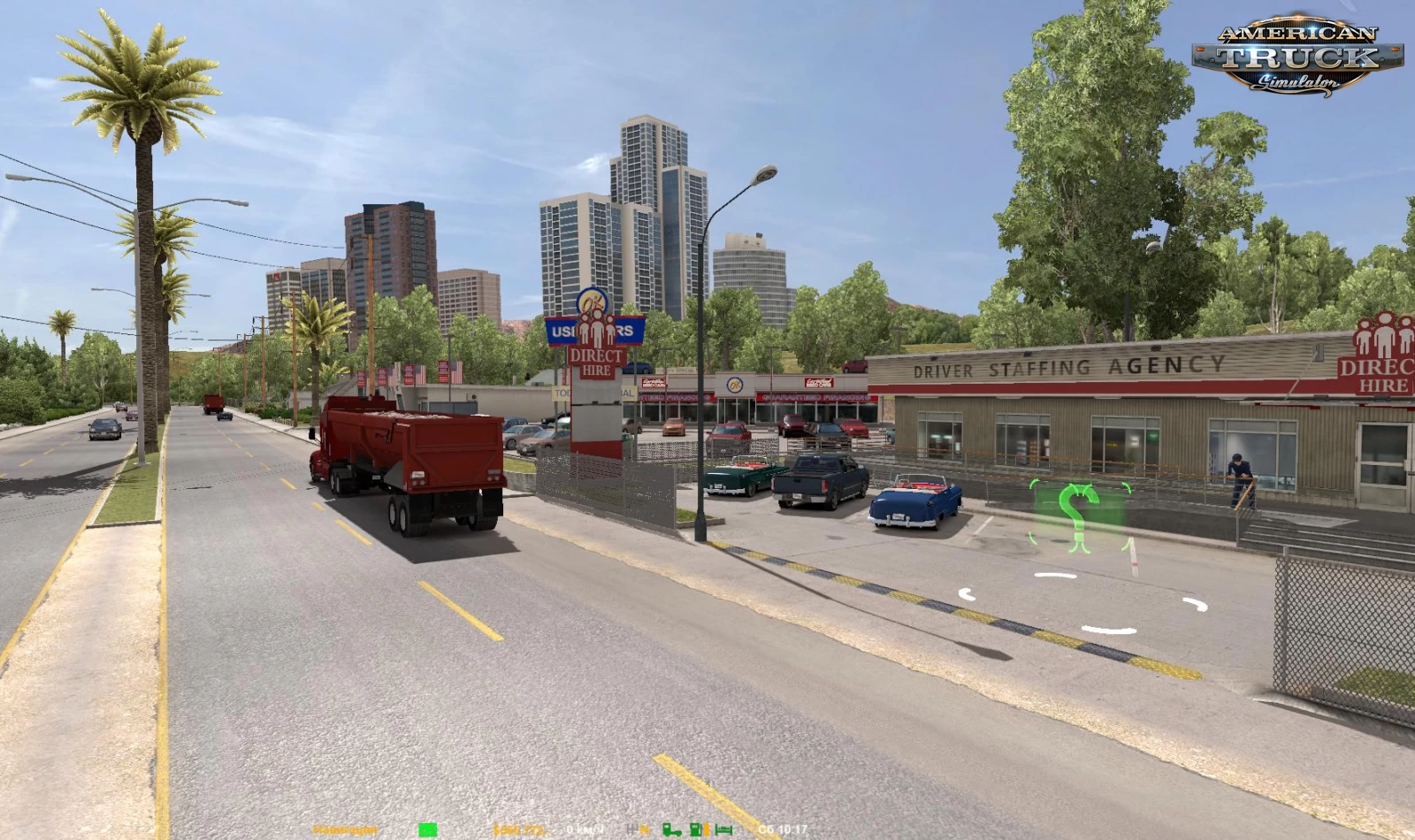This screenshot has height=840, width=1415.
Task: Select the truck status icon in the bottom bar
Action: [670, 828]
